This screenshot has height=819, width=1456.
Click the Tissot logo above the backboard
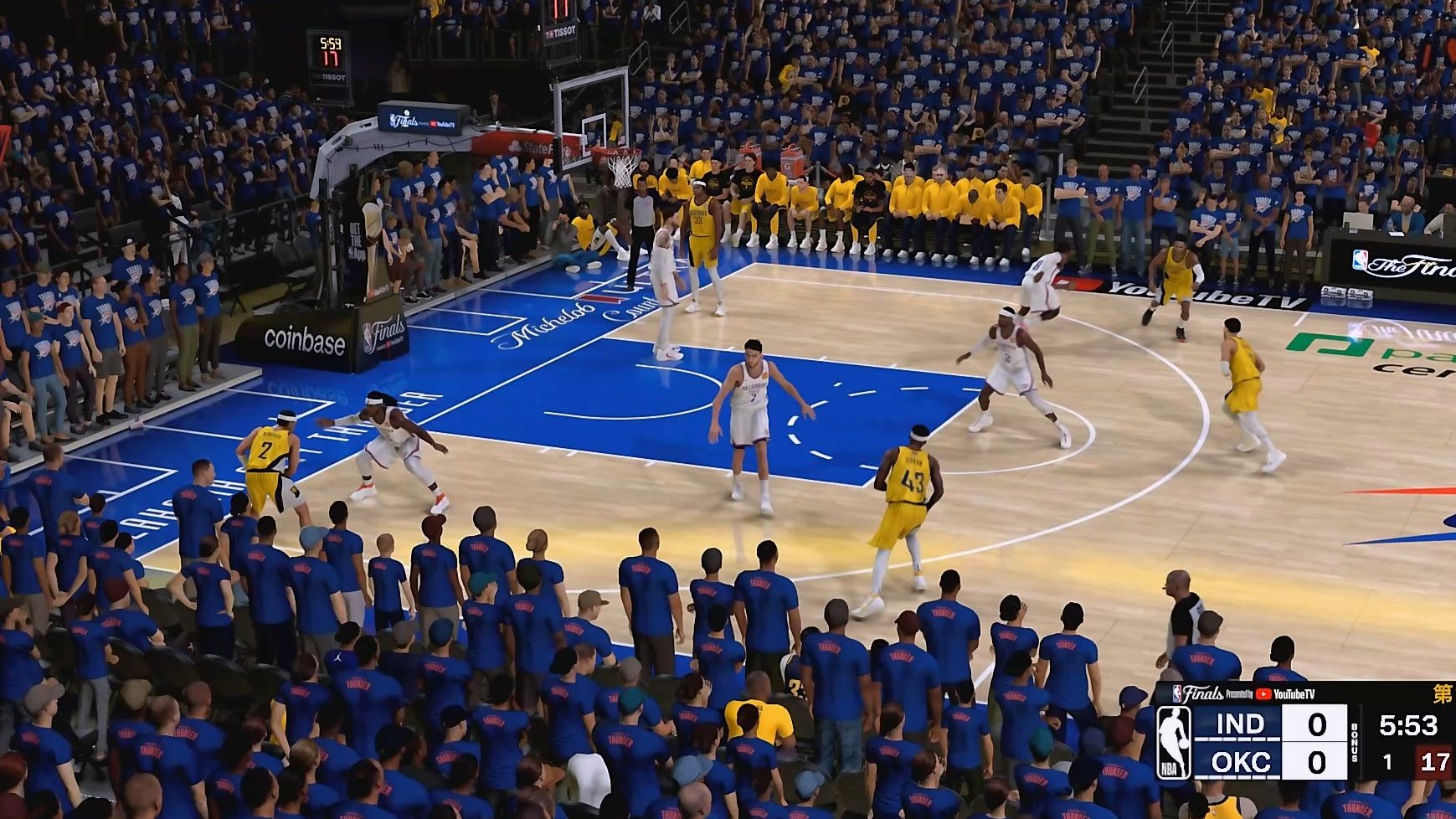point(563,32)
